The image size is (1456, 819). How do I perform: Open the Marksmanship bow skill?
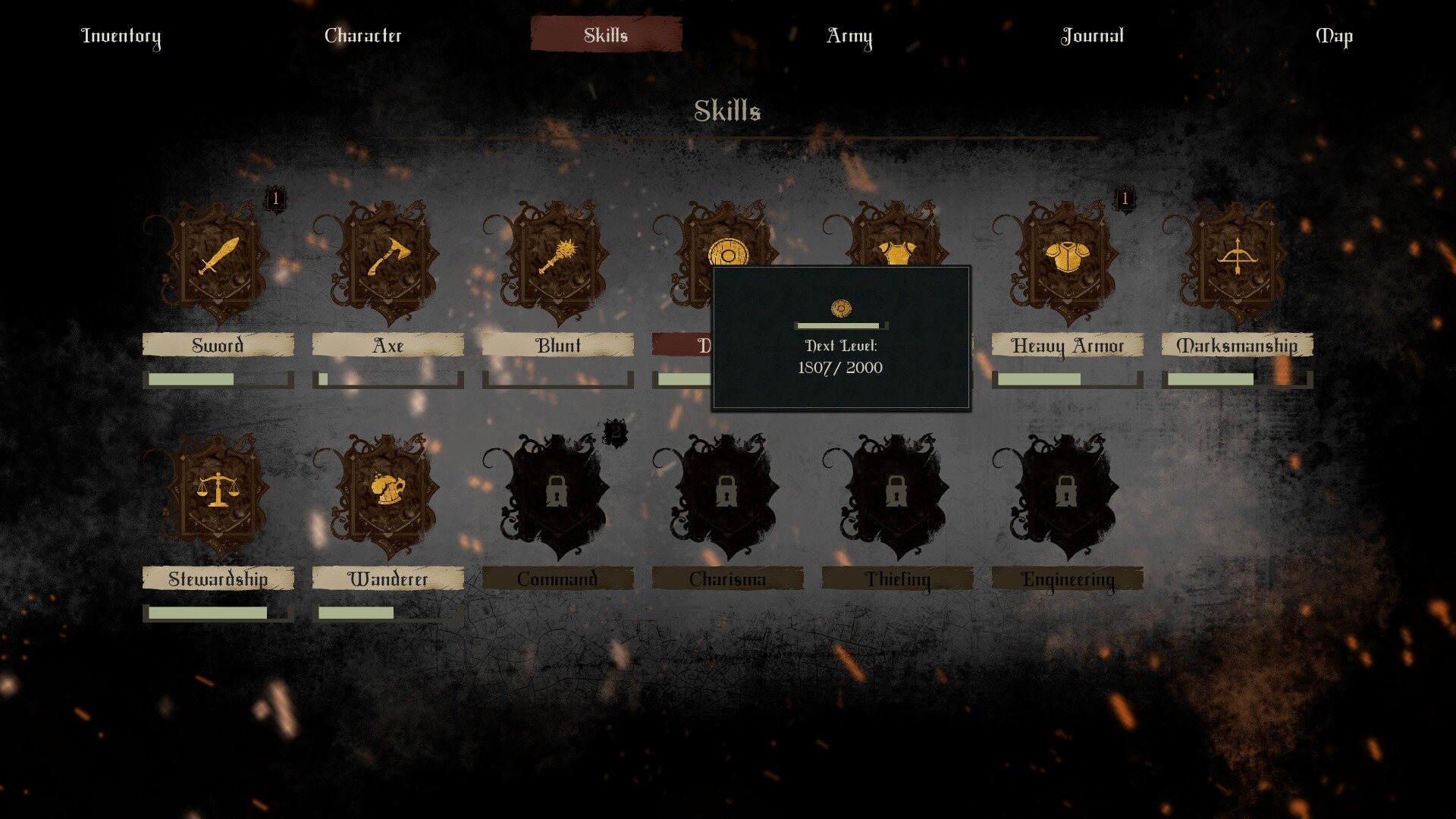tap(1237, 258)
